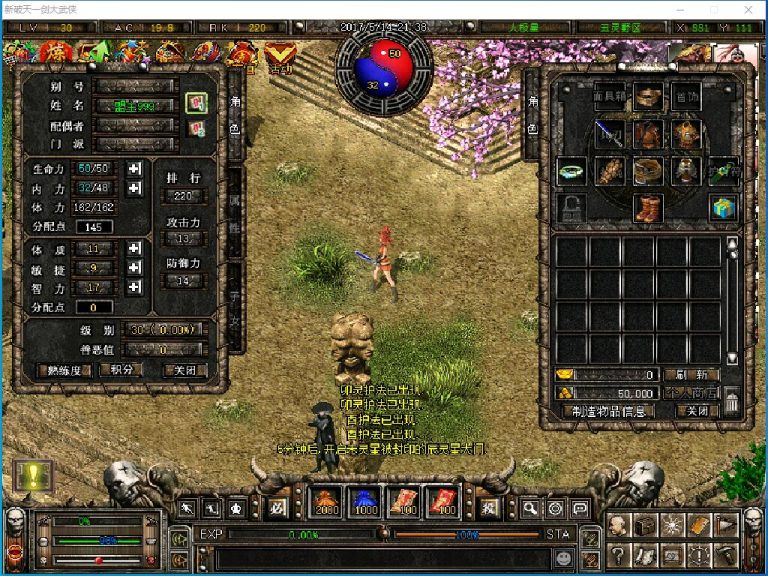Increase 生命力 with the plus button
The height and width of the screenshot is (576, 768).
(x=134, y=167)
